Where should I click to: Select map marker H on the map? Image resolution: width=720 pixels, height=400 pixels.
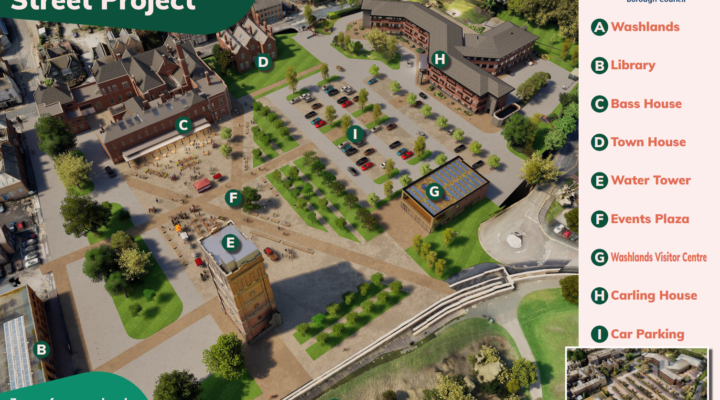[x=439, y=59]
